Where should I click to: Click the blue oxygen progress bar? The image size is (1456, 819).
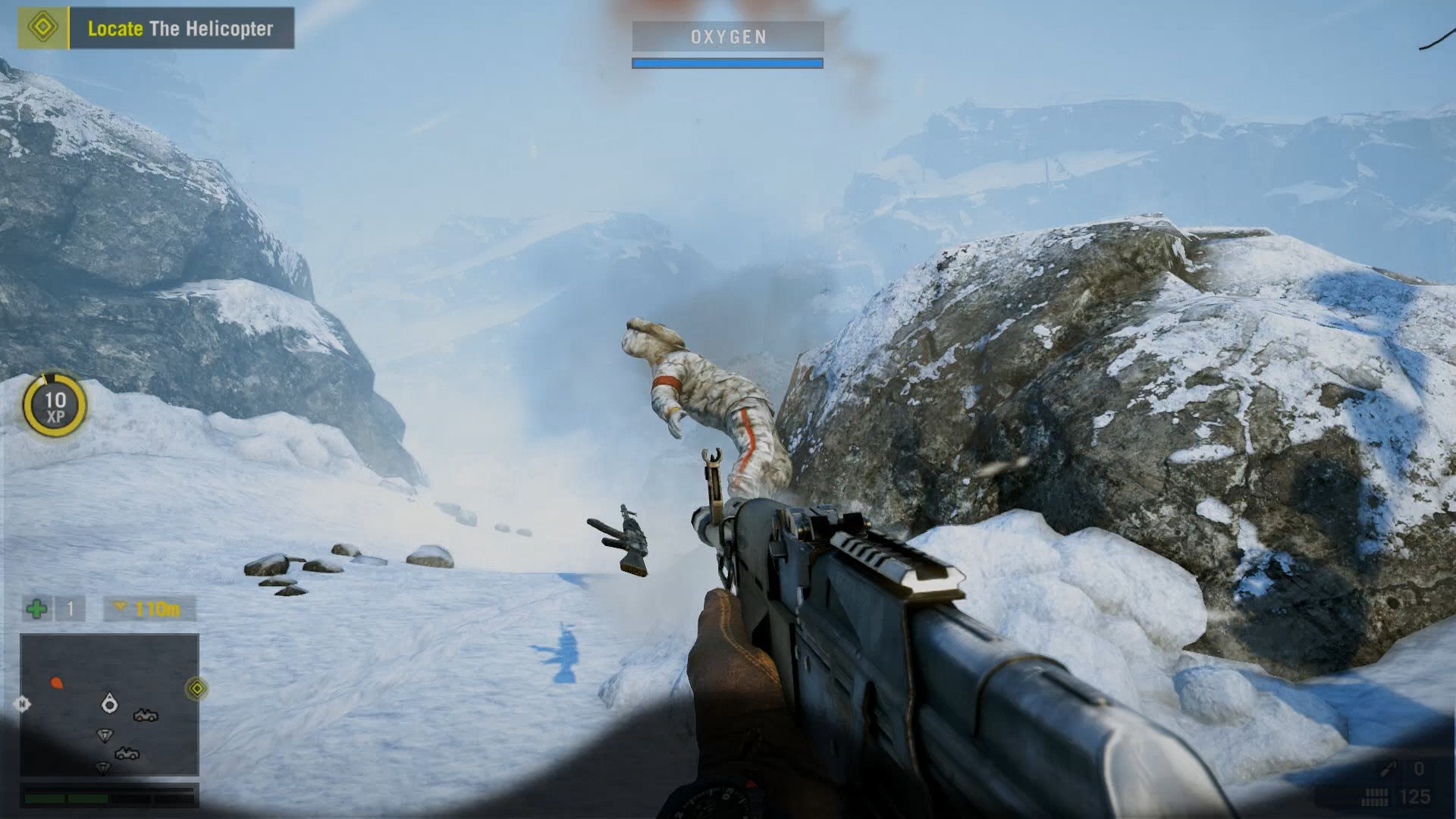coord(726,63)
